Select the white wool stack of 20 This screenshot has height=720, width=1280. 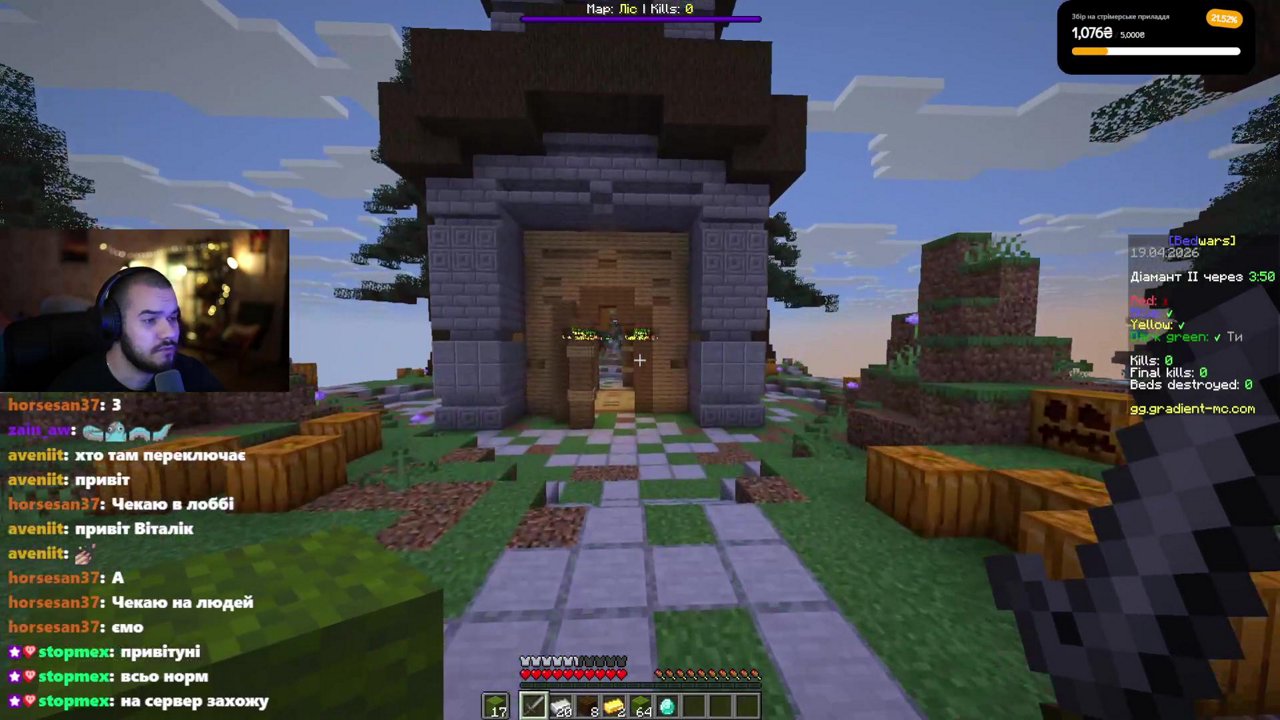(x=562, y=707)
